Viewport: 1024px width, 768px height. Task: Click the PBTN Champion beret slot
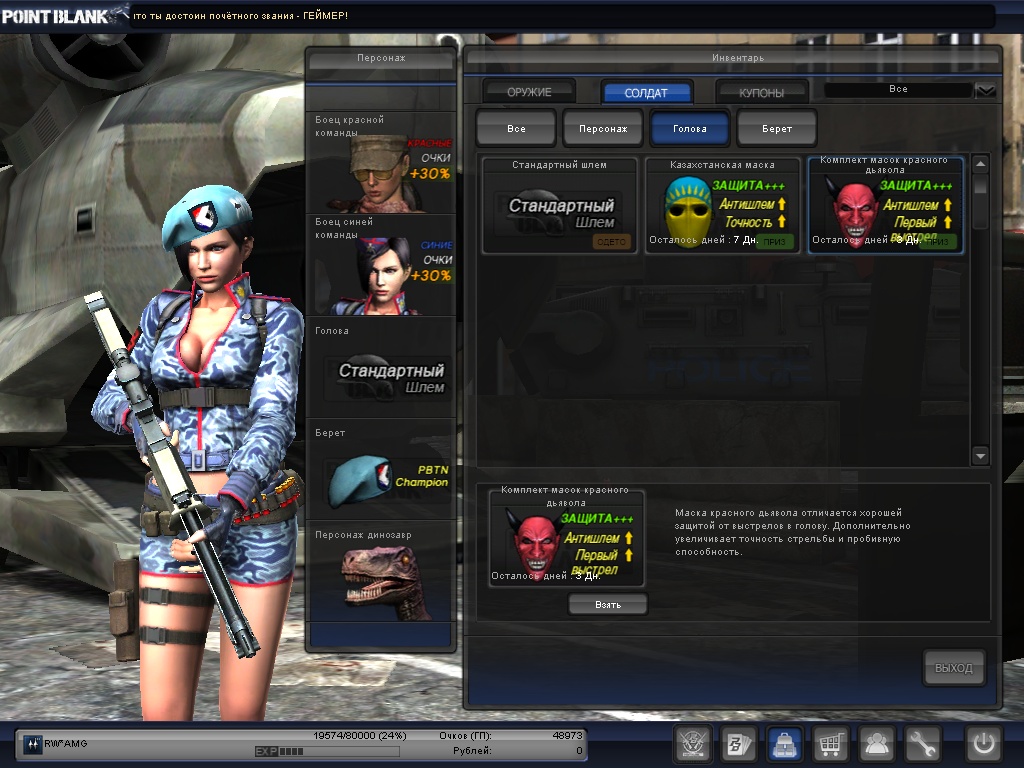[381, 468]
